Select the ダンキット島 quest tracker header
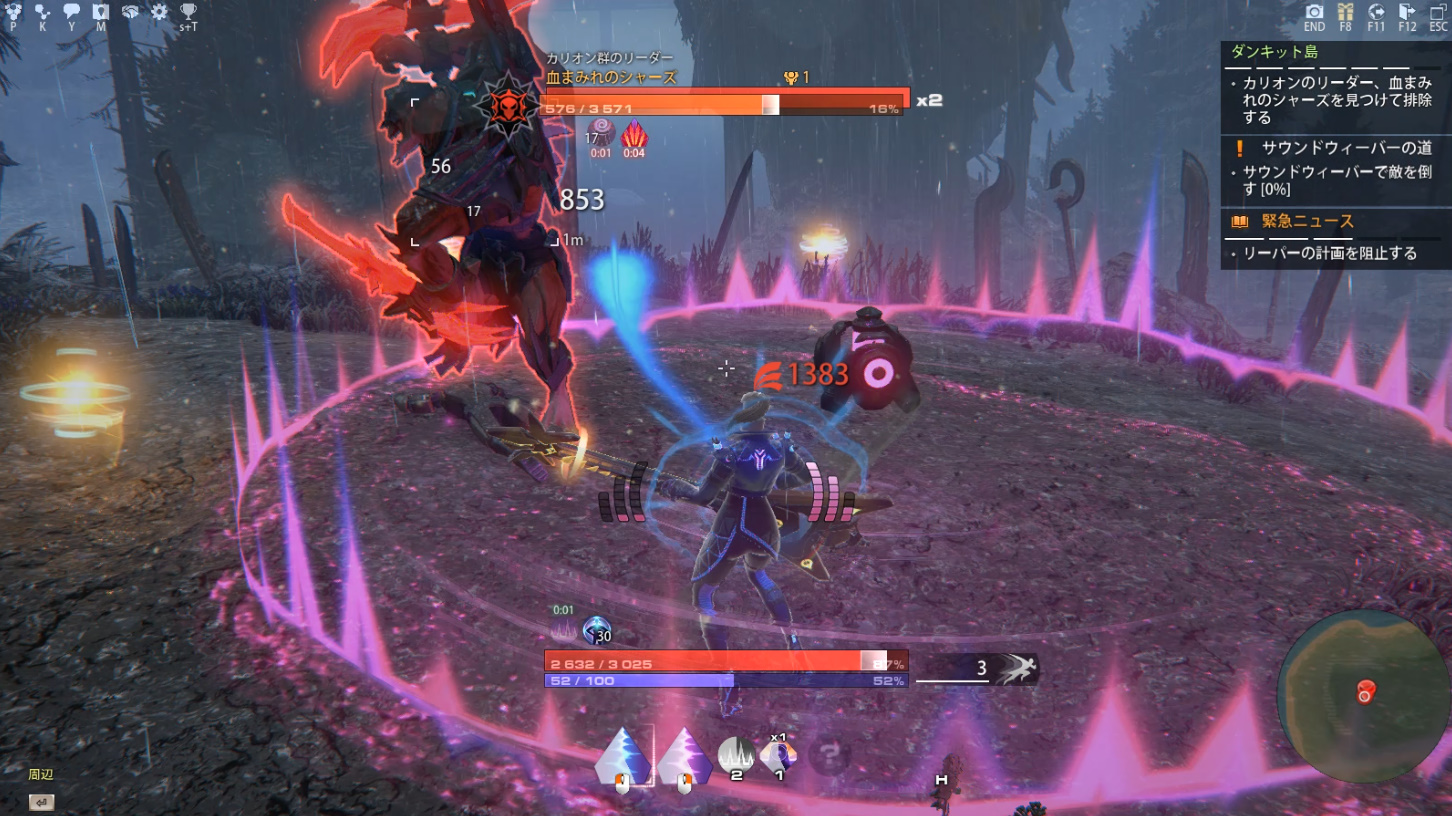Viewport: 1452px width, 816px height. (1274, 52)
